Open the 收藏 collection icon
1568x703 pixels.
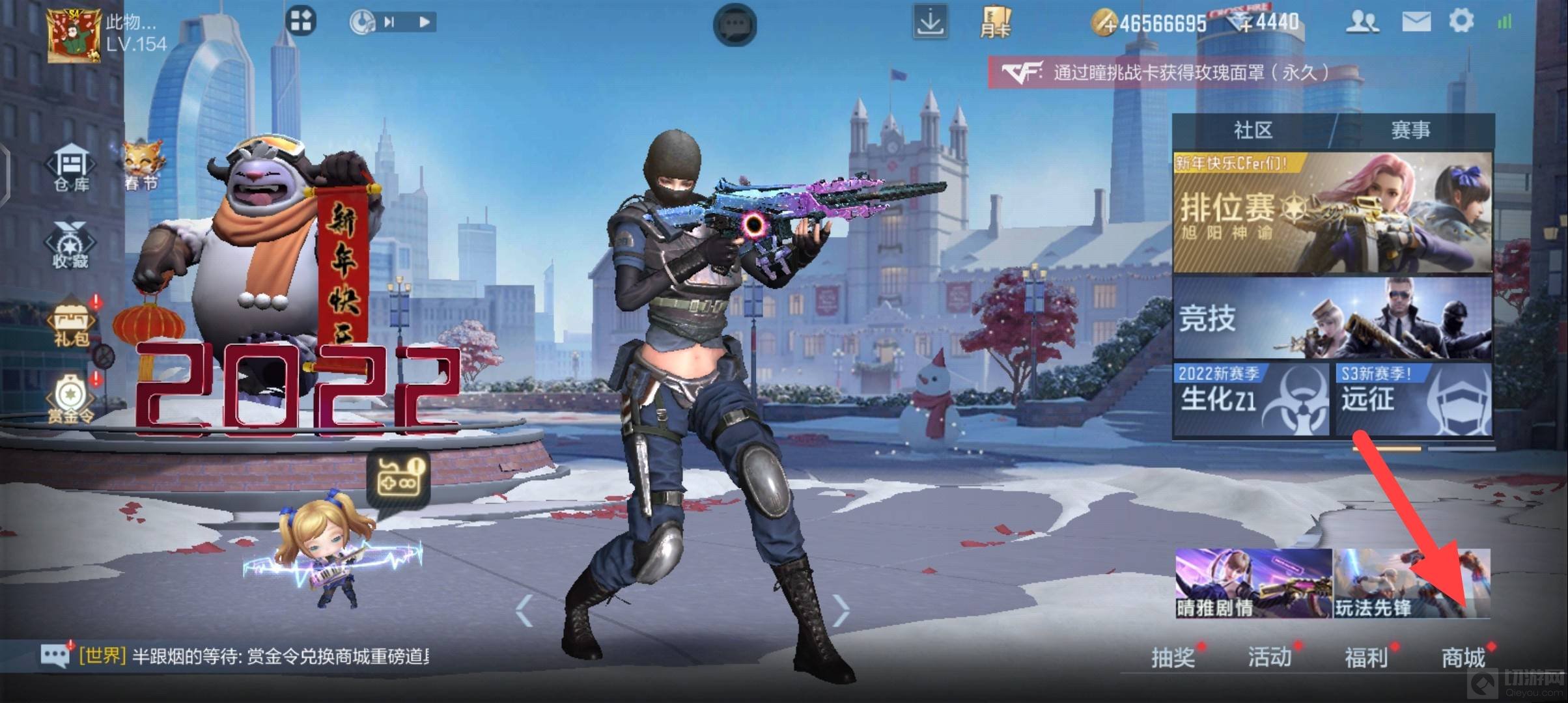coord(70,245)
